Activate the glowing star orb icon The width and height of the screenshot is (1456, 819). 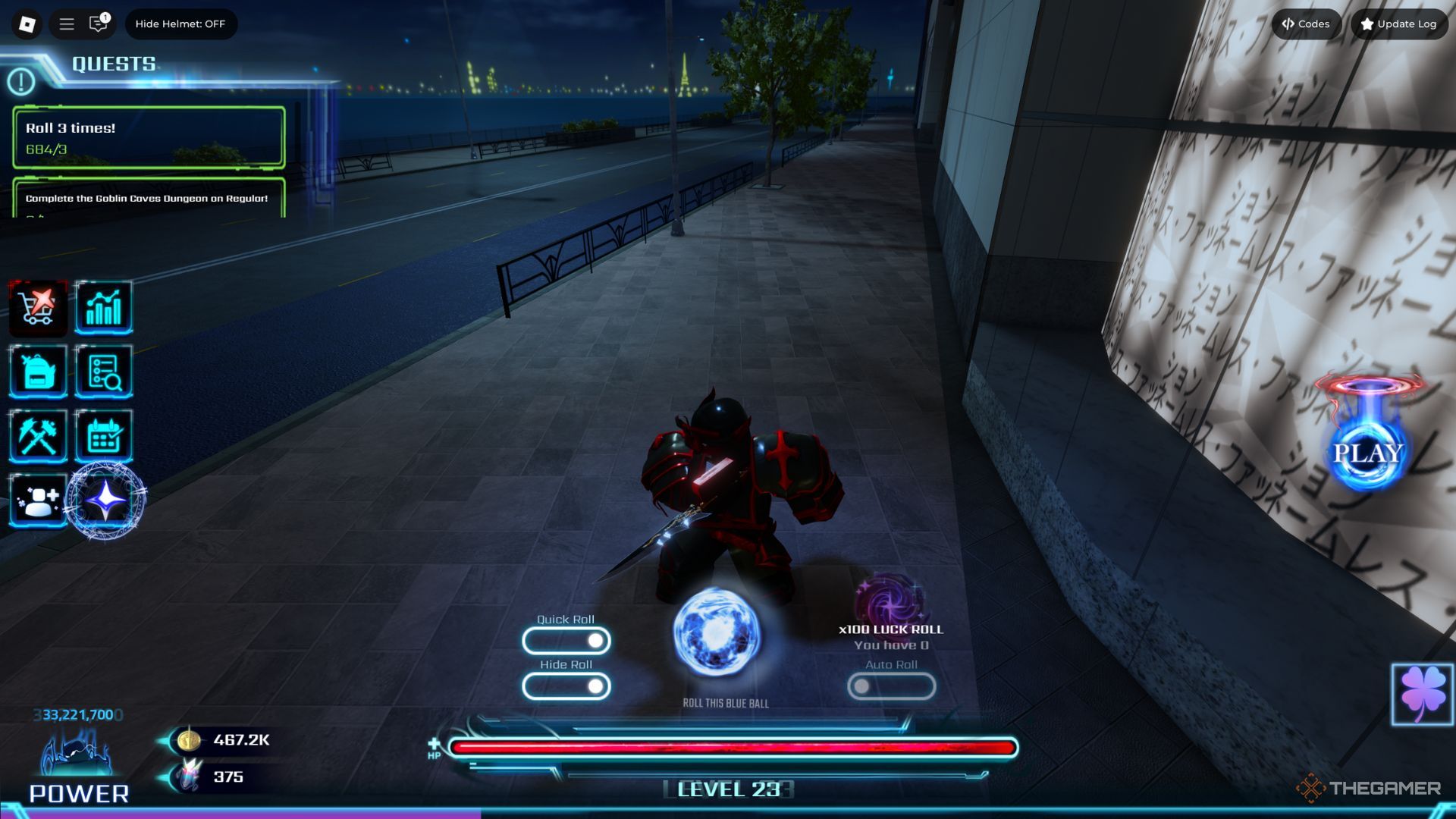coord(105,500)
